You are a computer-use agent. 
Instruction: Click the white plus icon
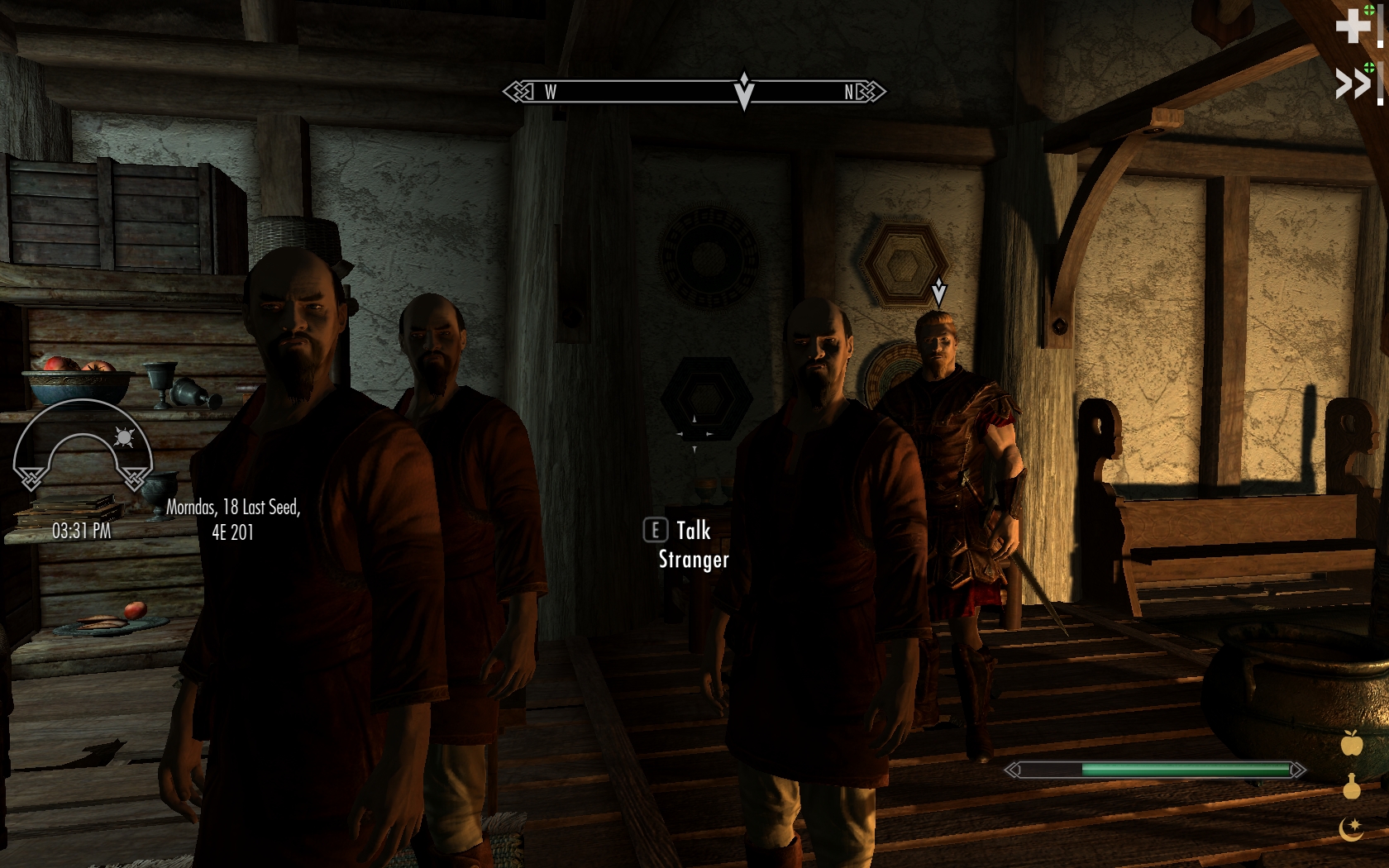tap(1353, 26)
